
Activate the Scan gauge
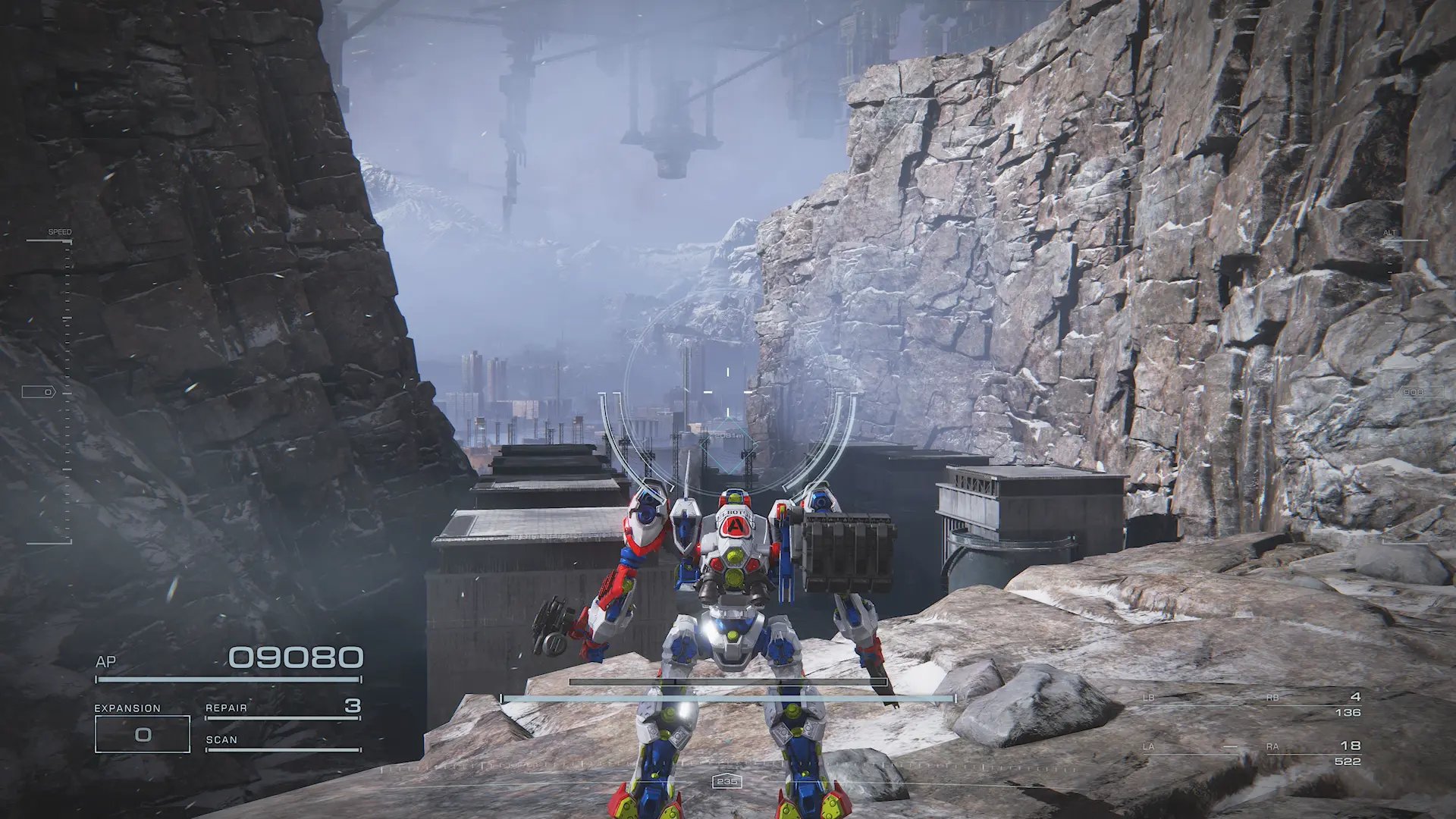tap(282, 742)
